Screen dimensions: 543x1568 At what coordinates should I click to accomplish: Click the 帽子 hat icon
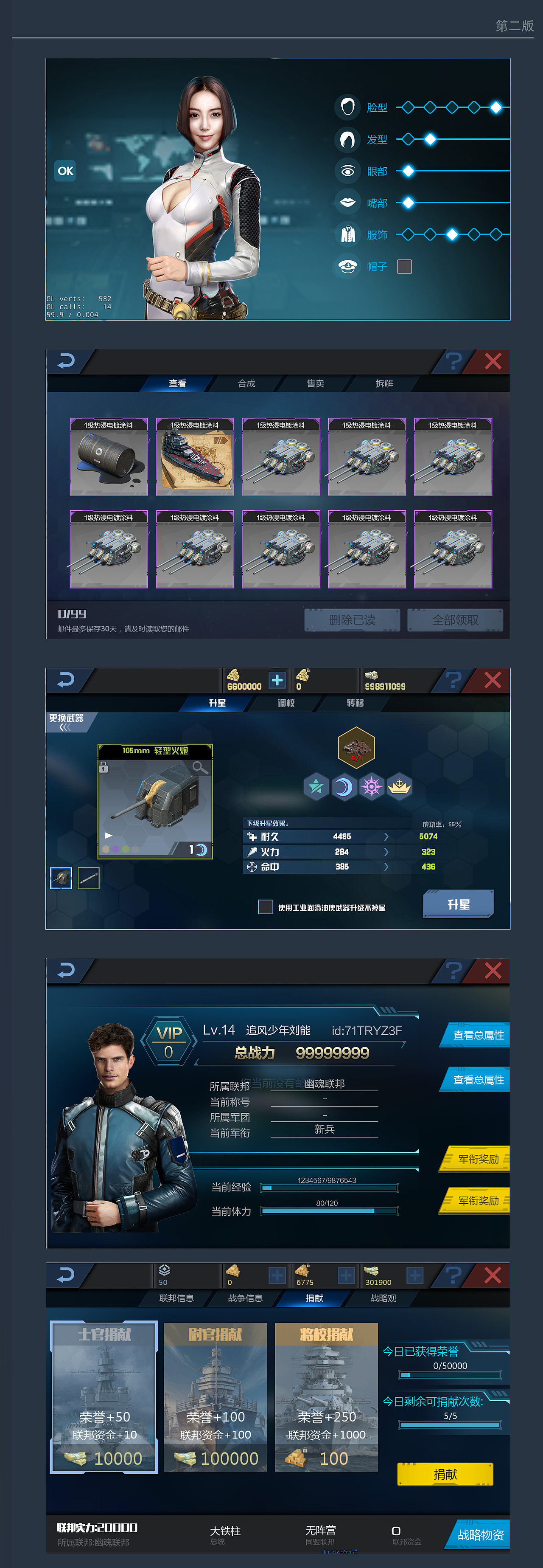coord(348,266)
